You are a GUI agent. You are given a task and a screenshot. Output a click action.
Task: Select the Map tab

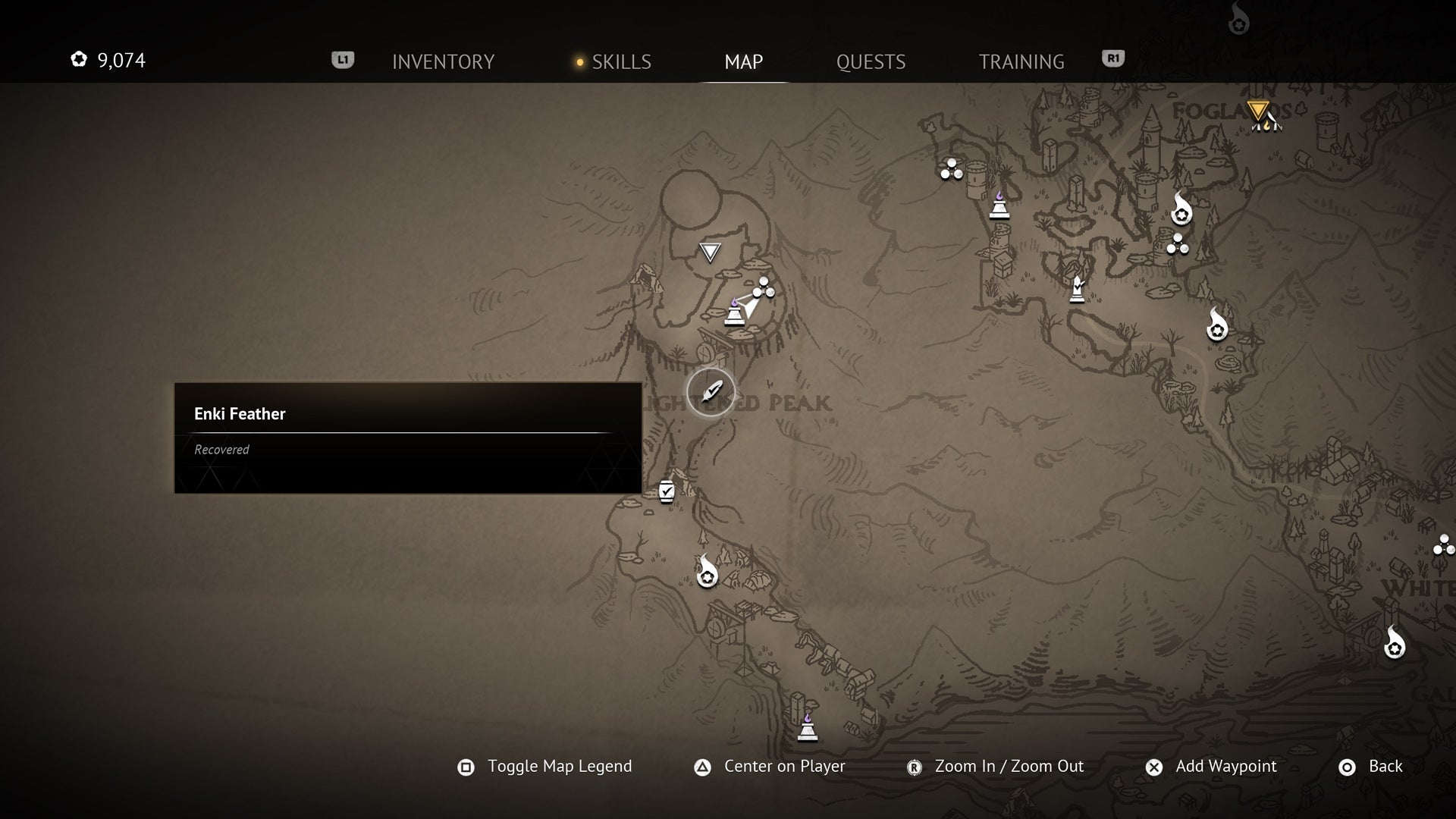(x=743, y=61)
